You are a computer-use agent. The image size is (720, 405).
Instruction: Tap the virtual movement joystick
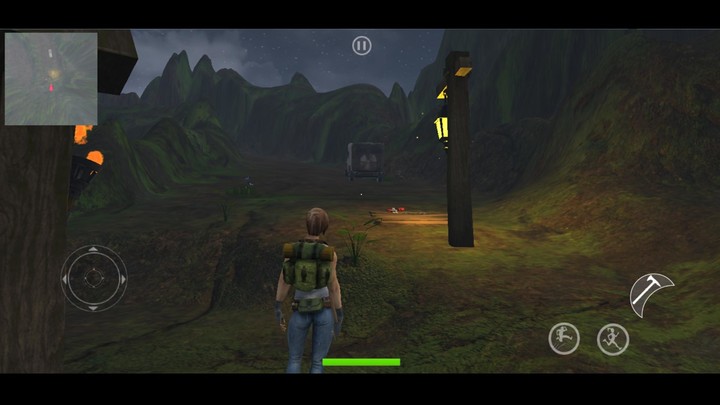point(94,278)
